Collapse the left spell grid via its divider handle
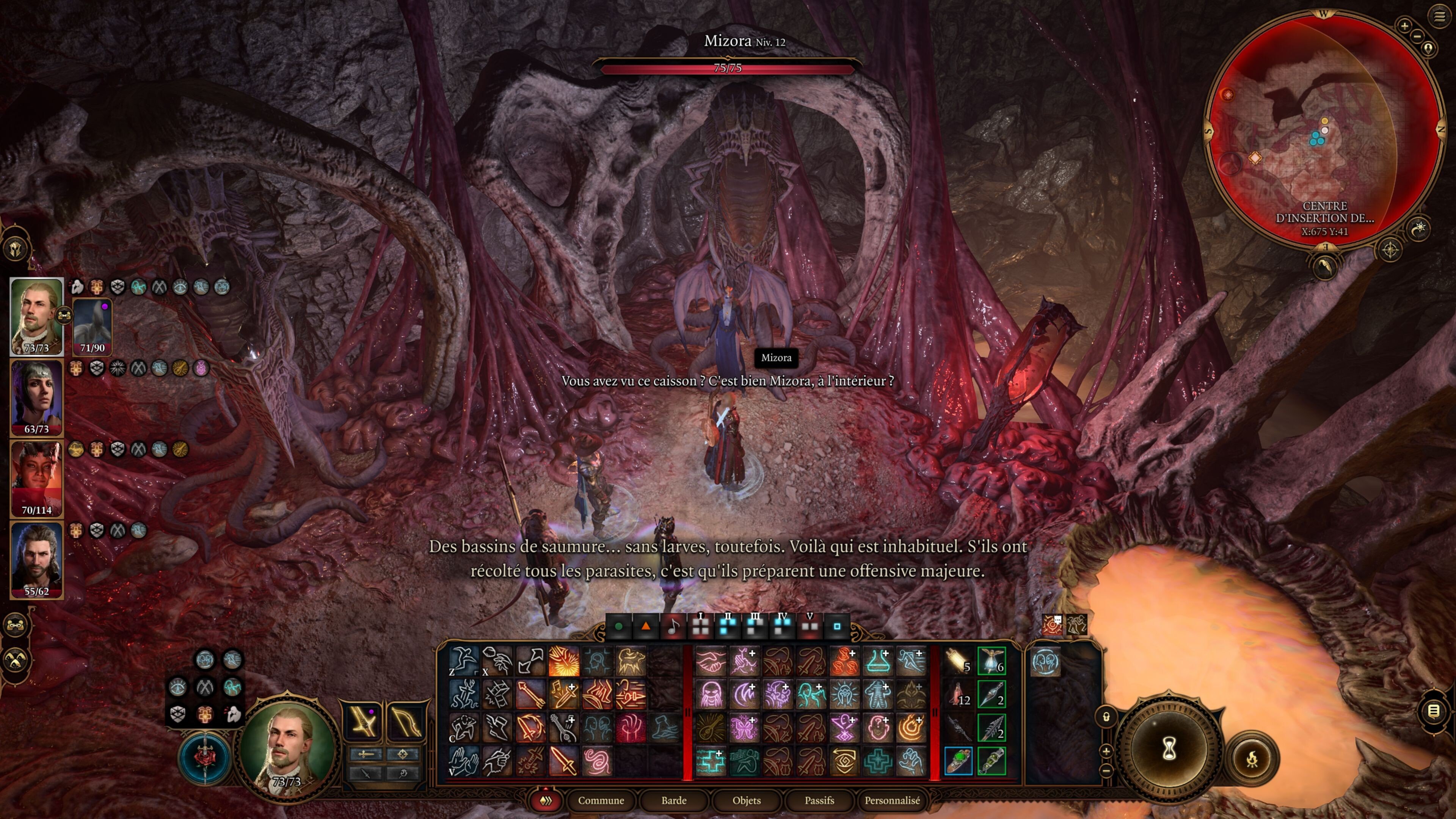This screenshot has width=1456, height=819. 689,712
